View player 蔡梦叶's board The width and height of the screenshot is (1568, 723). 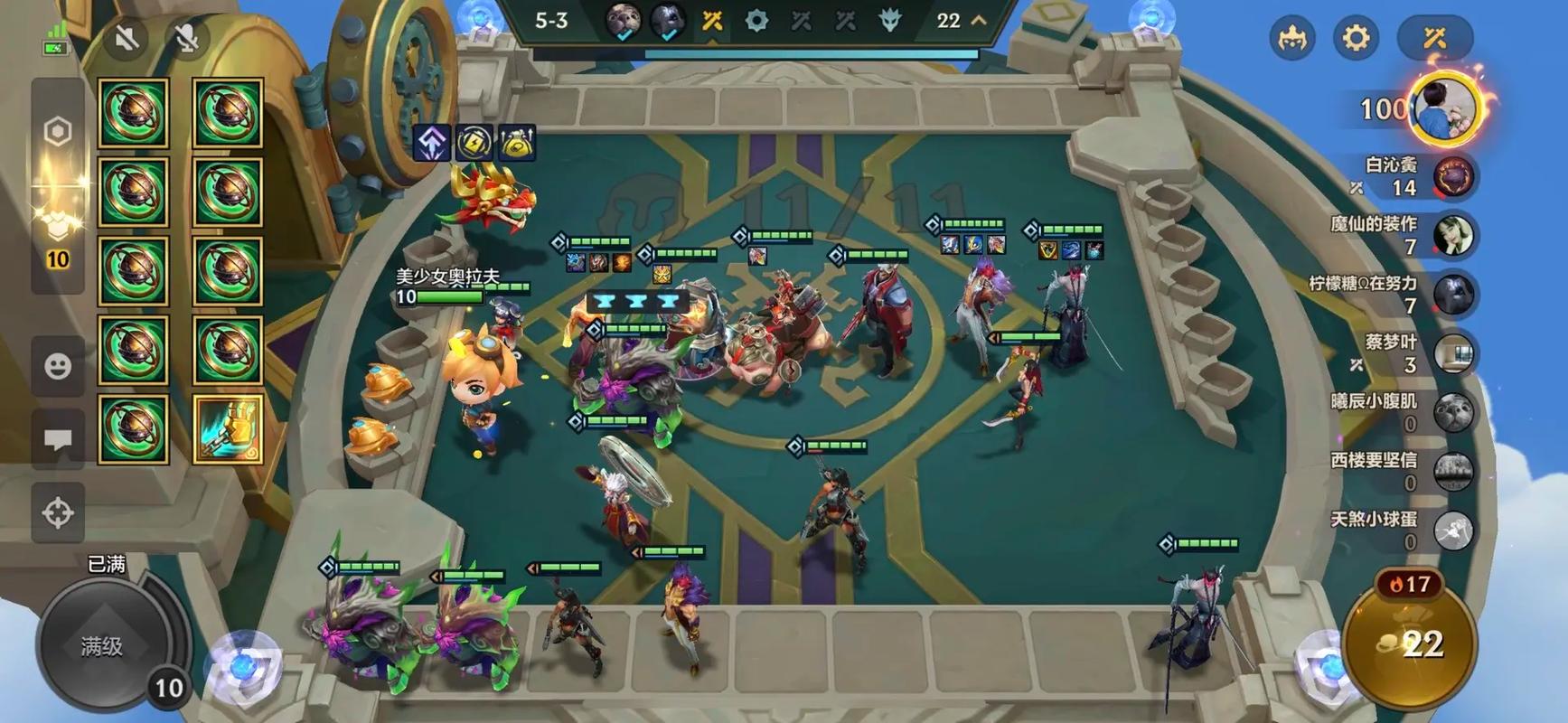click(x=1453, y=354)
